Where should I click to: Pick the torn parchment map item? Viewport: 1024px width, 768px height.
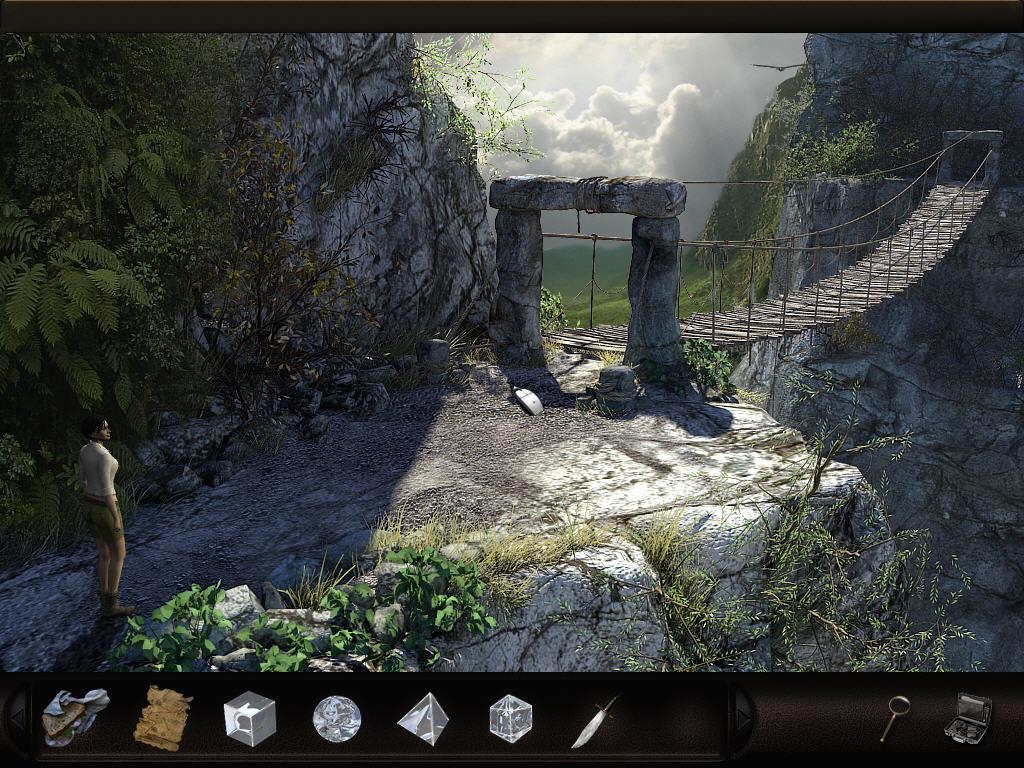tap(162, 717)
